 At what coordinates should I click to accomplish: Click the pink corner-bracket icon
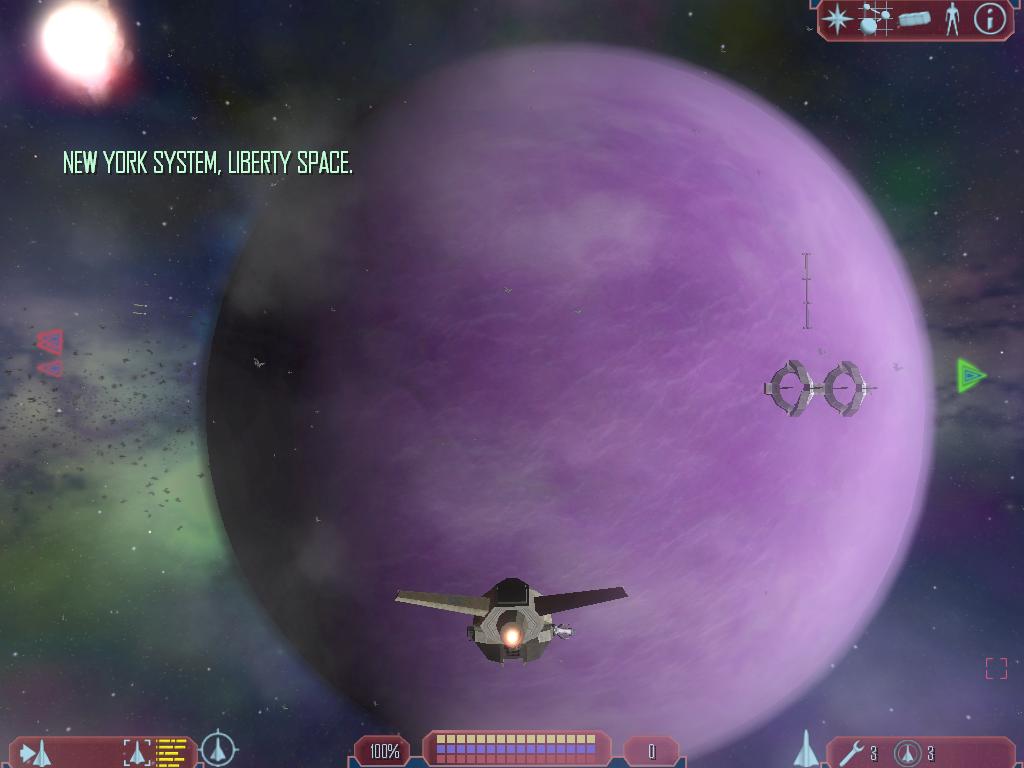(996, 668)
